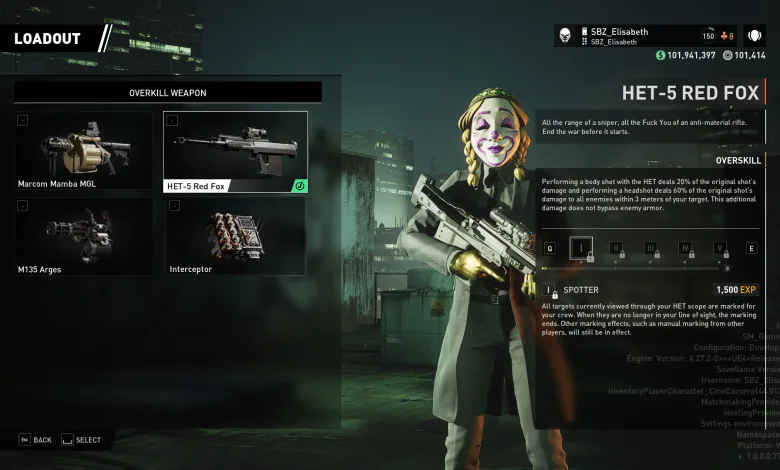Choose the HET-5 Red Fox weapon

click(x=235, y=151)
